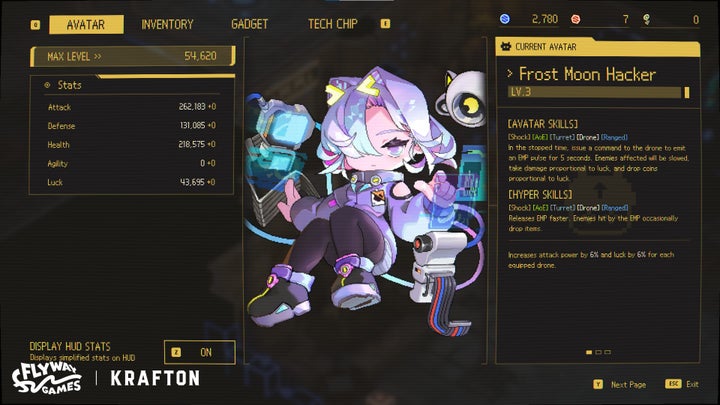This screenshot has height=405, width=720.
Task: Select the Gadget tab
Action: [249, 24]
